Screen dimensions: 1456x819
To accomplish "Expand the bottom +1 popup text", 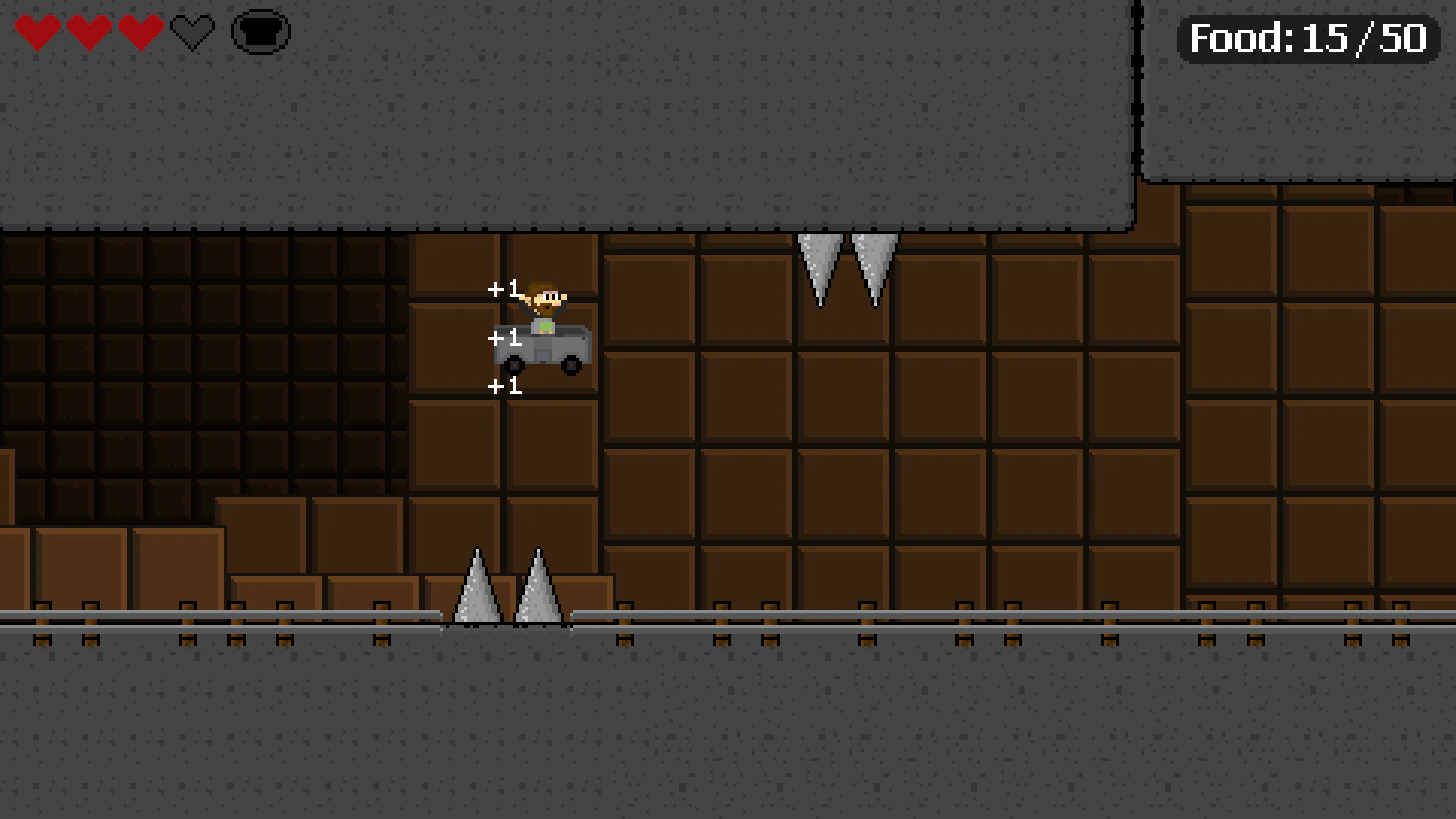I will pyautogui.click(x=507, y=388).
